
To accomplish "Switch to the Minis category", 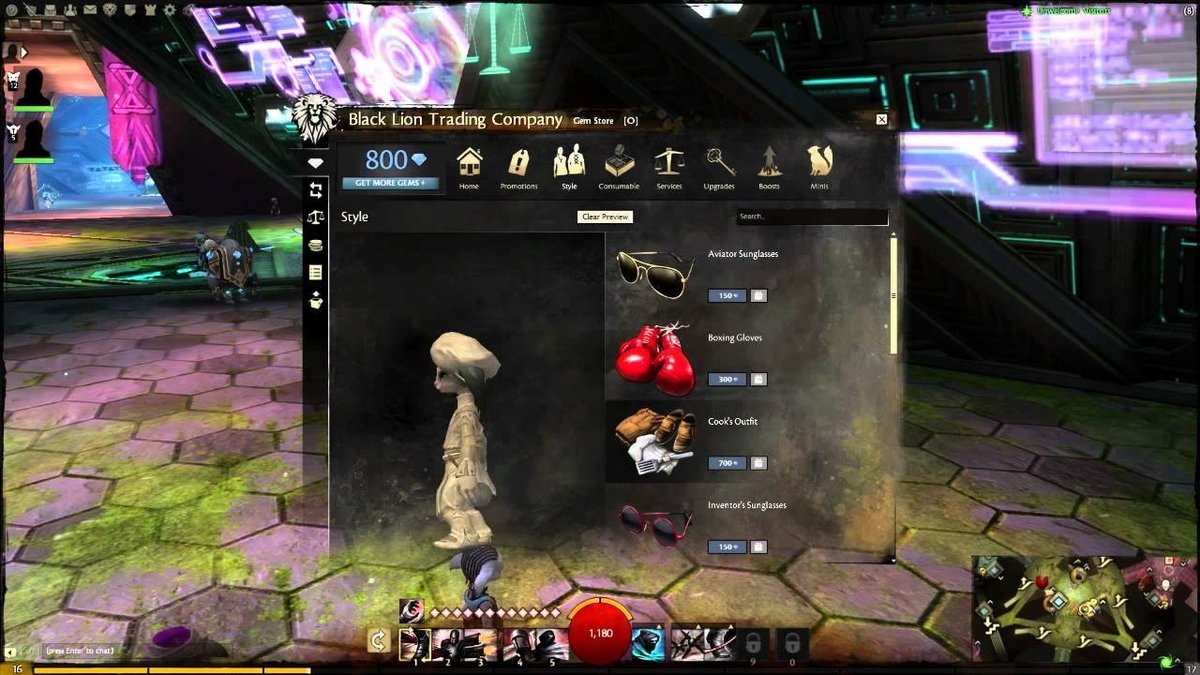I will coord(820,167).
